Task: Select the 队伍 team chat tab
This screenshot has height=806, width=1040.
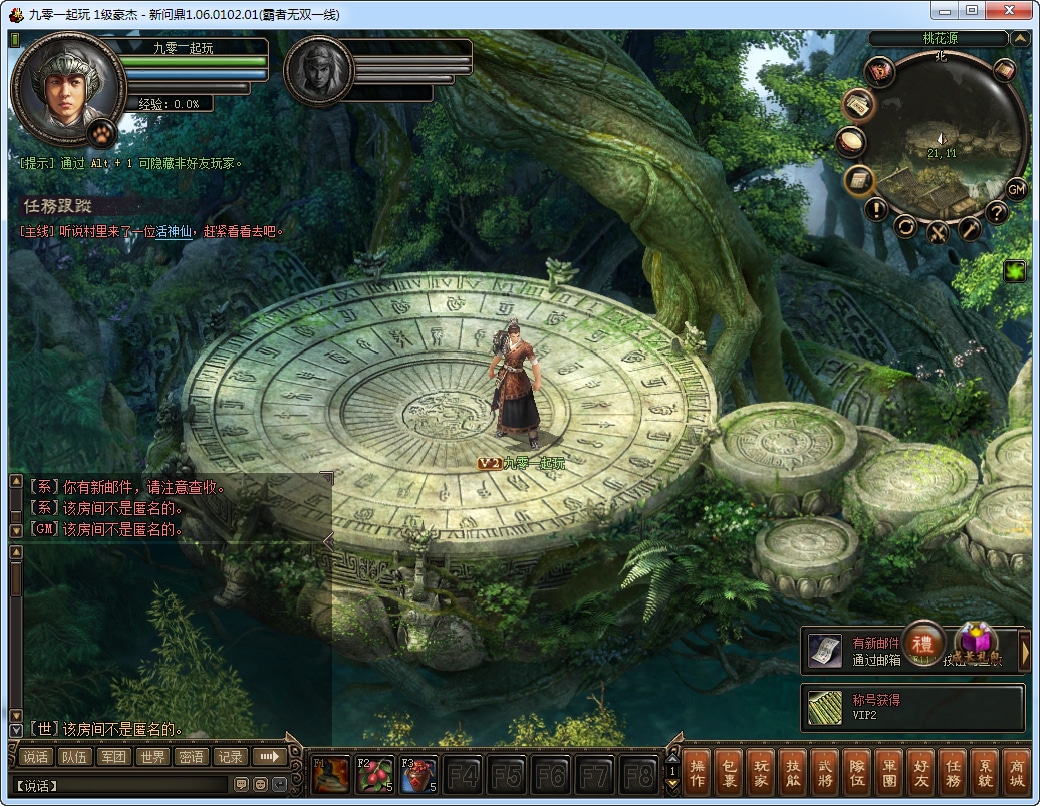Action: pos(74,757)
